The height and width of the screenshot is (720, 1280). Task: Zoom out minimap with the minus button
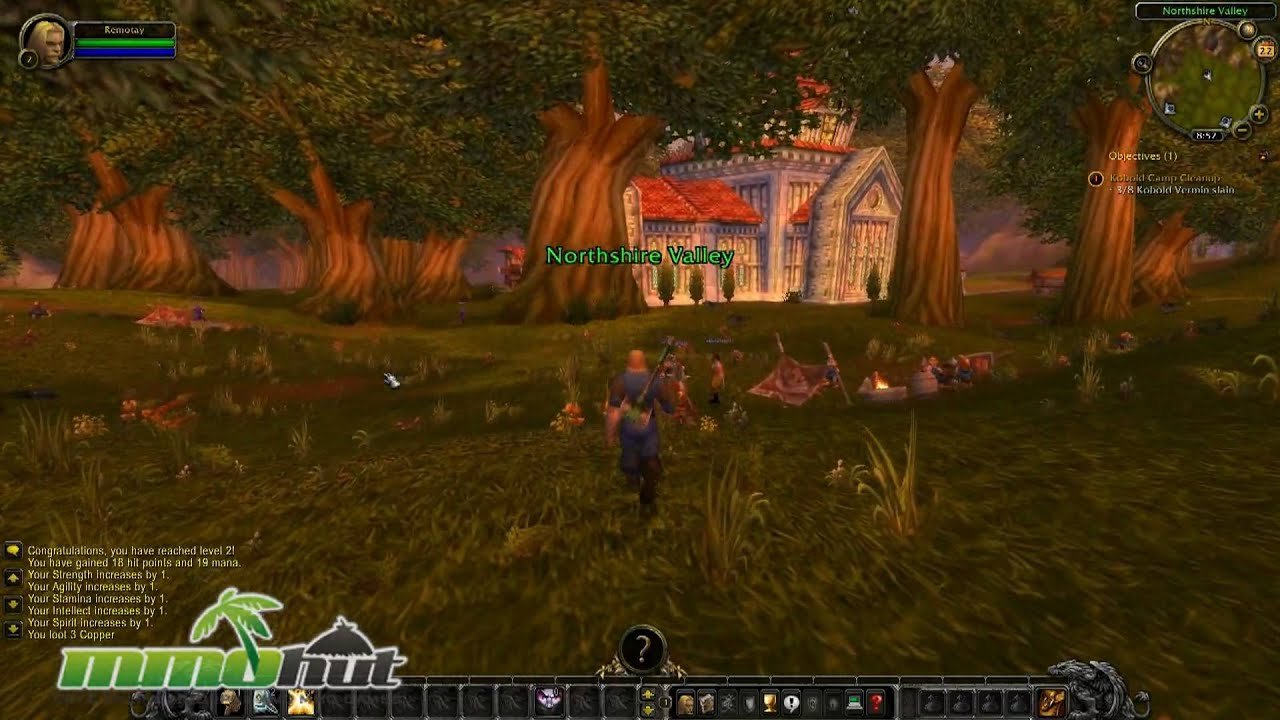click(1242, 129)
